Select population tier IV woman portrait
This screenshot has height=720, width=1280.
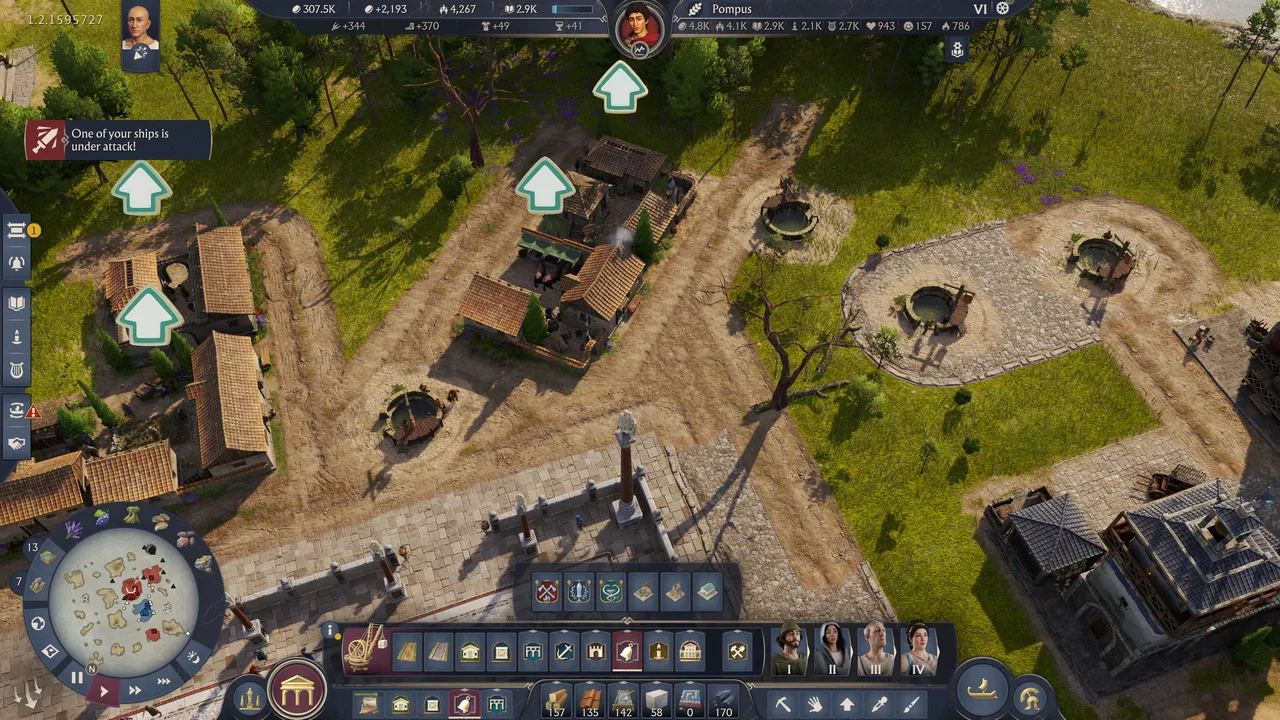[917, 650]
